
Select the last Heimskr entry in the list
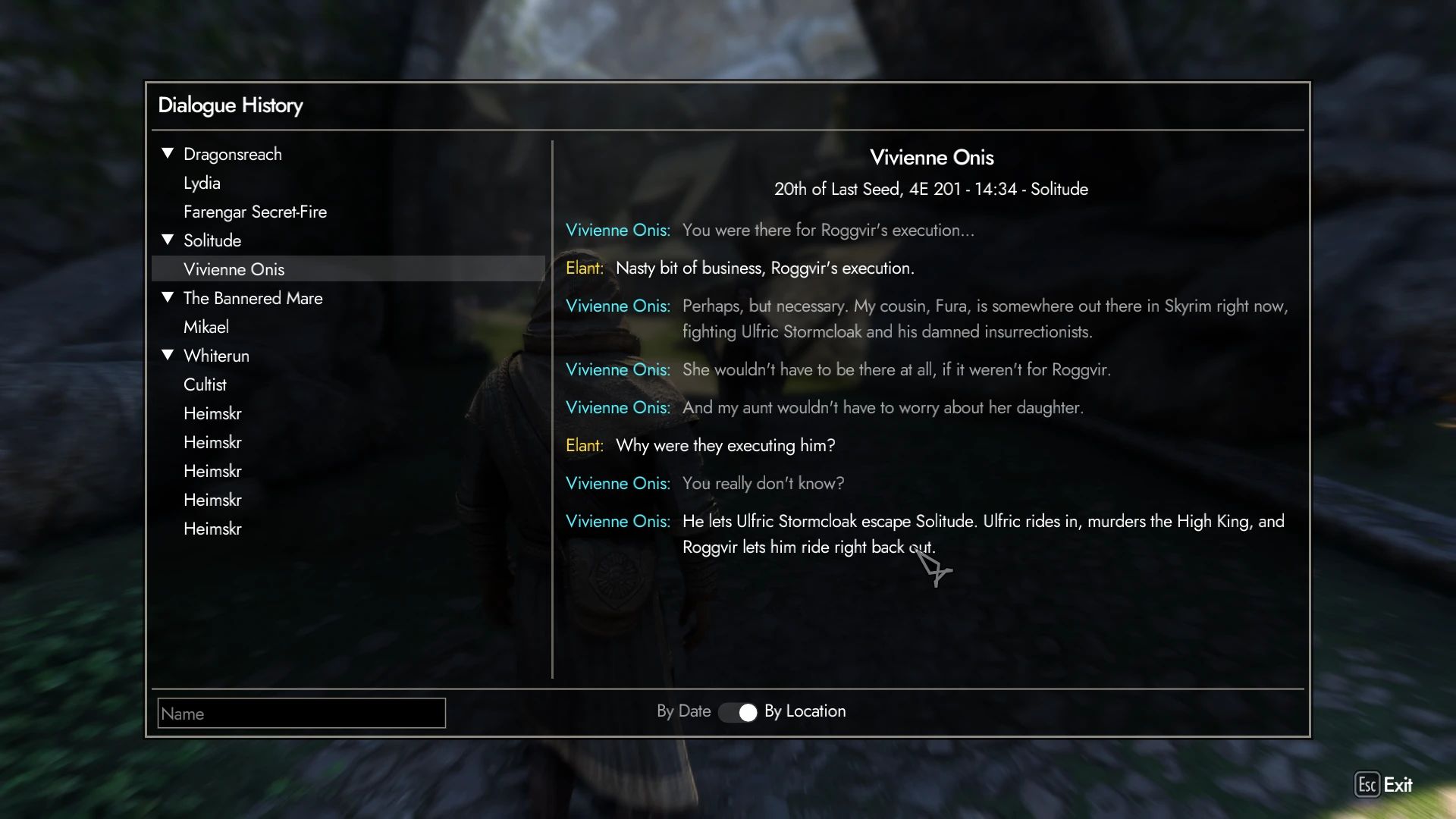[x=213, y=529]
